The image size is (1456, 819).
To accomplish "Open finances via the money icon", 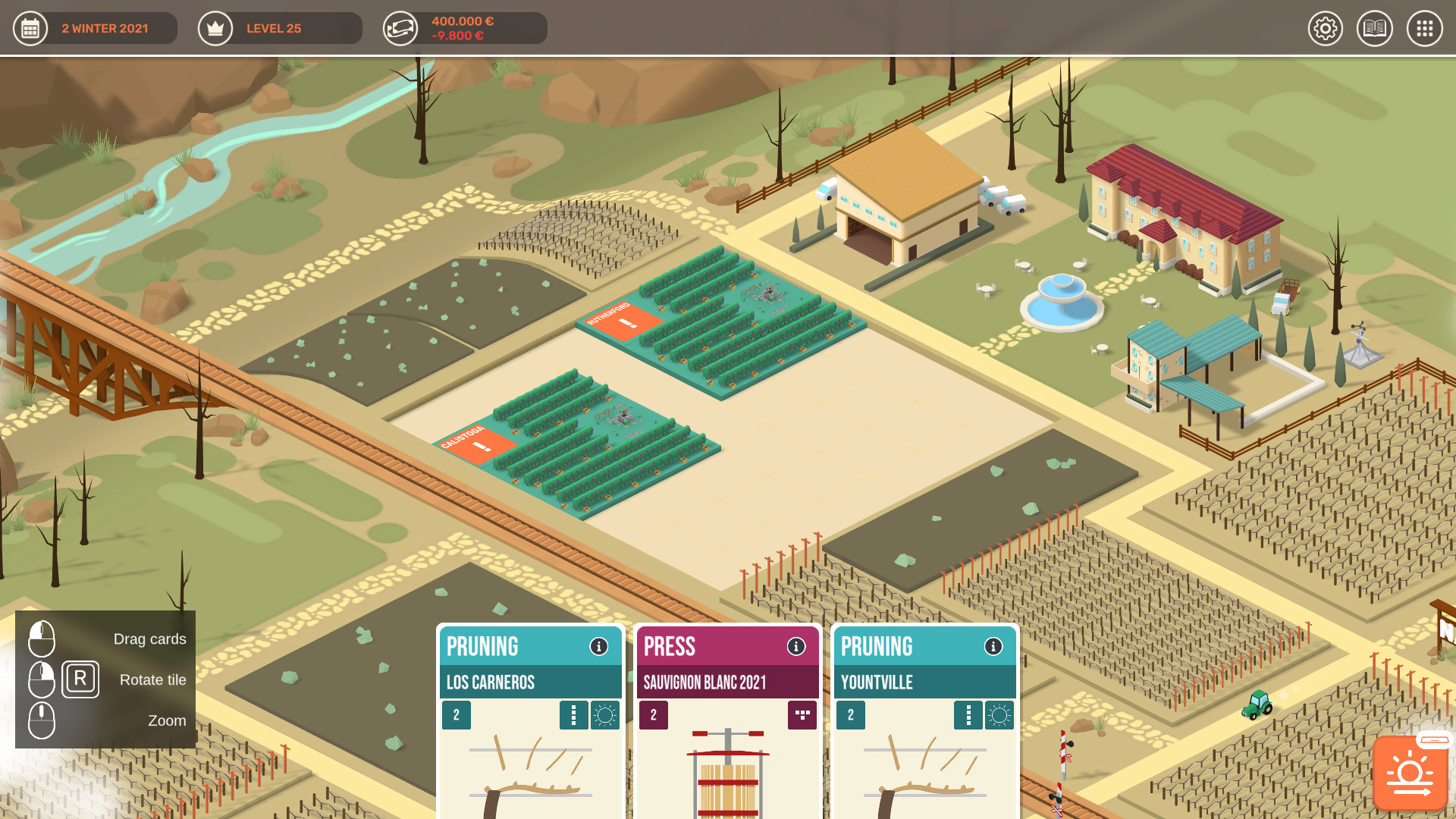I will 400,28.
